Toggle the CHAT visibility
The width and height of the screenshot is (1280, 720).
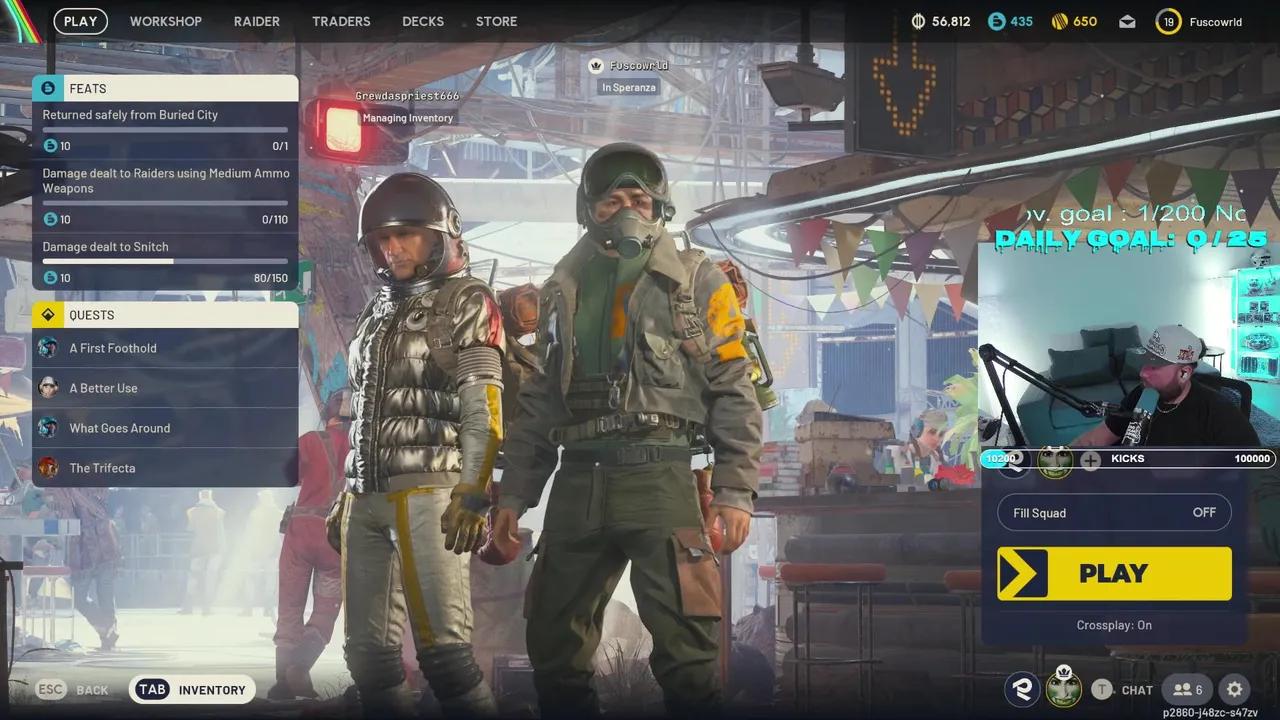point(1129,689)
